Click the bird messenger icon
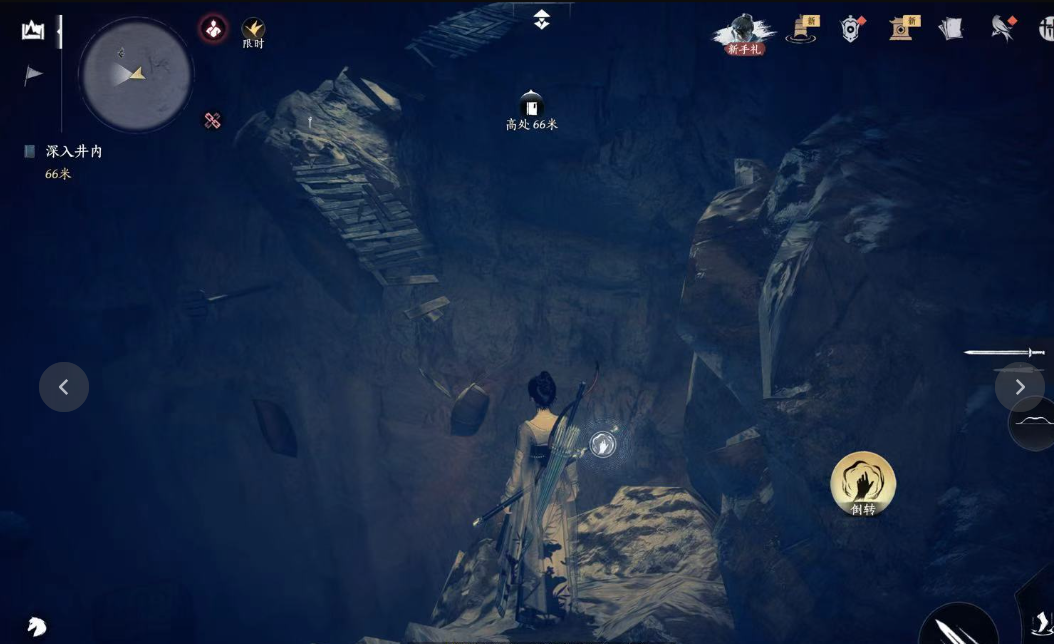 [1002, 29]
